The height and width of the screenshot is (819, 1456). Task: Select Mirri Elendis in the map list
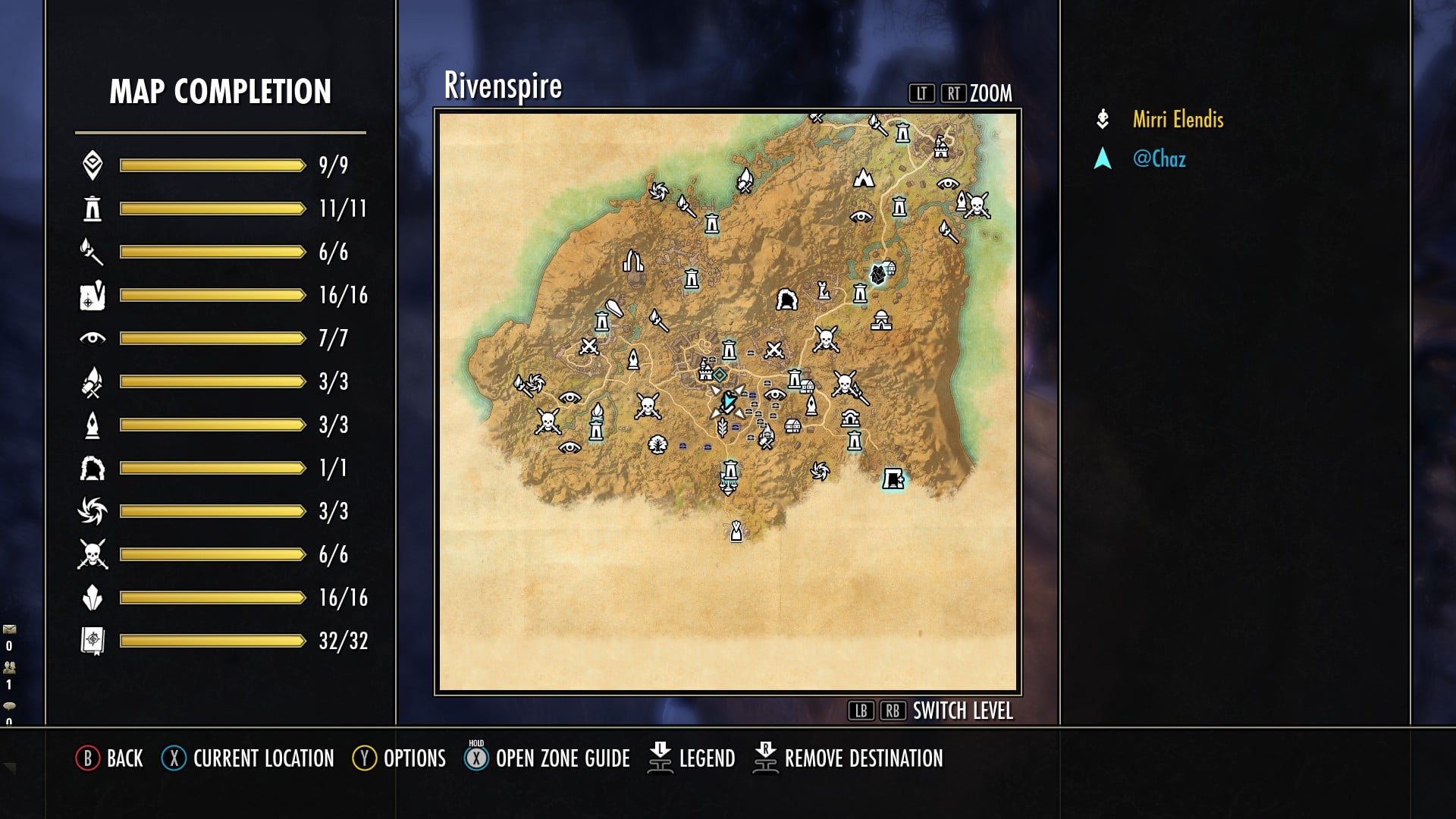(x=1178, y=120)
